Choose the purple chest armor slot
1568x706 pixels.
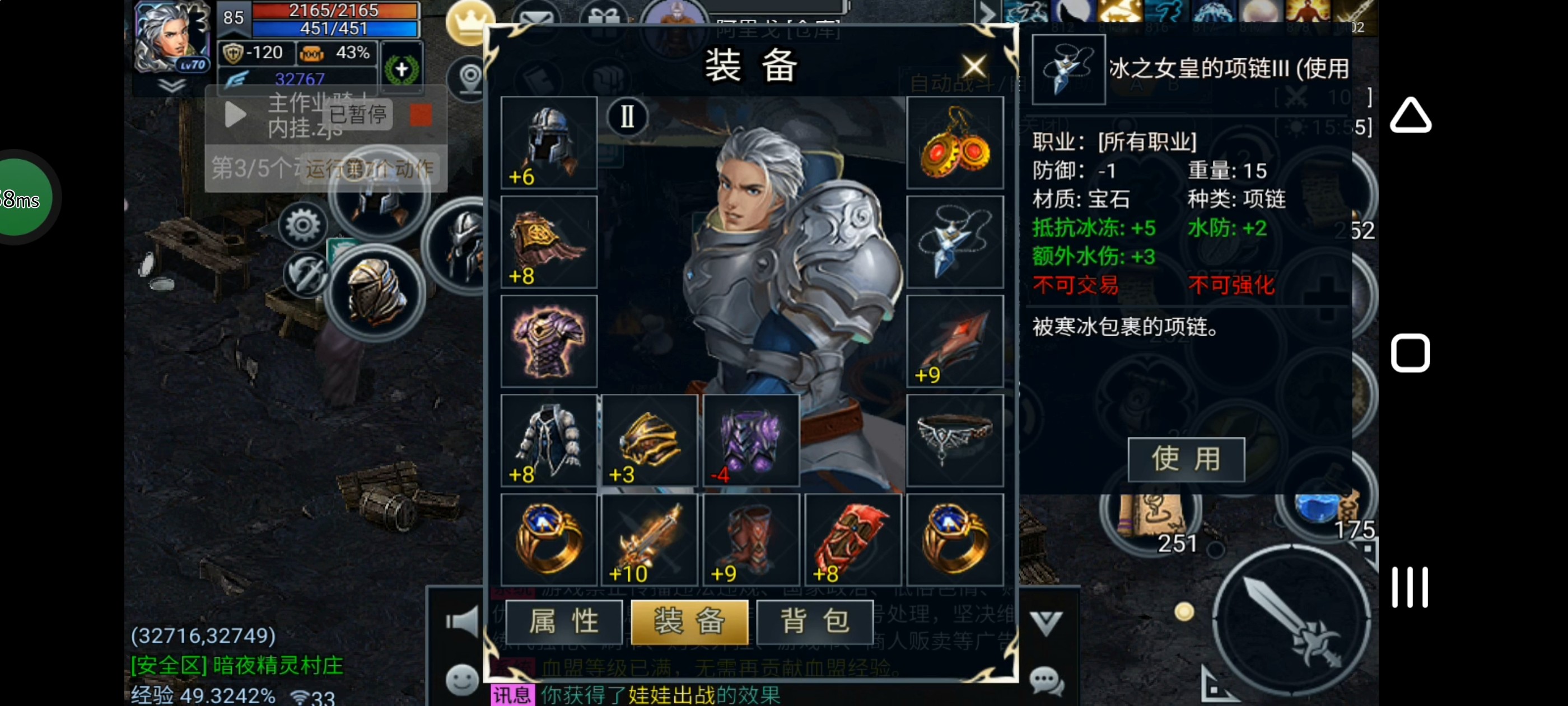[x=548, y=341]
